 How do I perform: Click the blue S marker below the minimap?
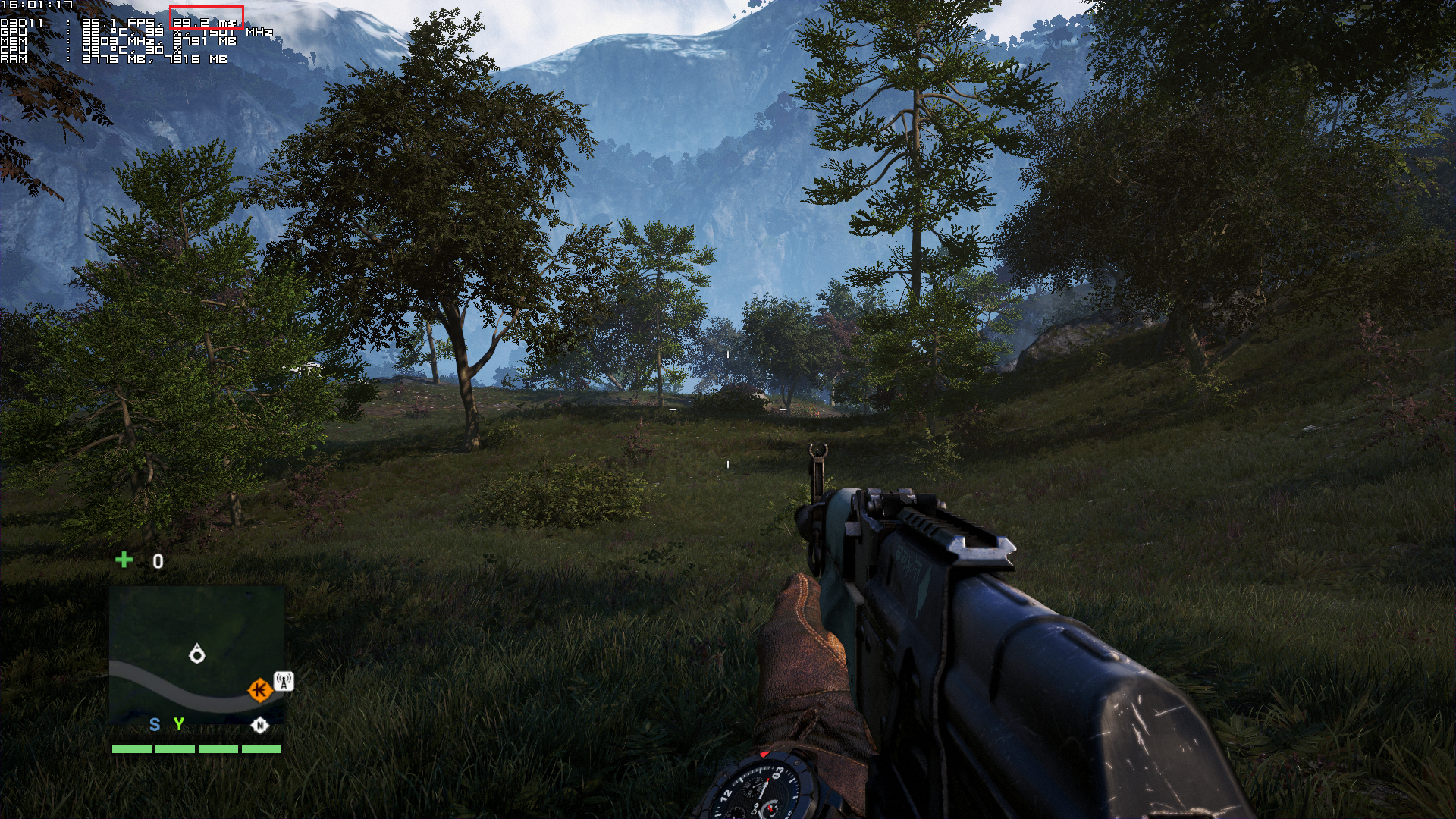click(x=155, y=725)
